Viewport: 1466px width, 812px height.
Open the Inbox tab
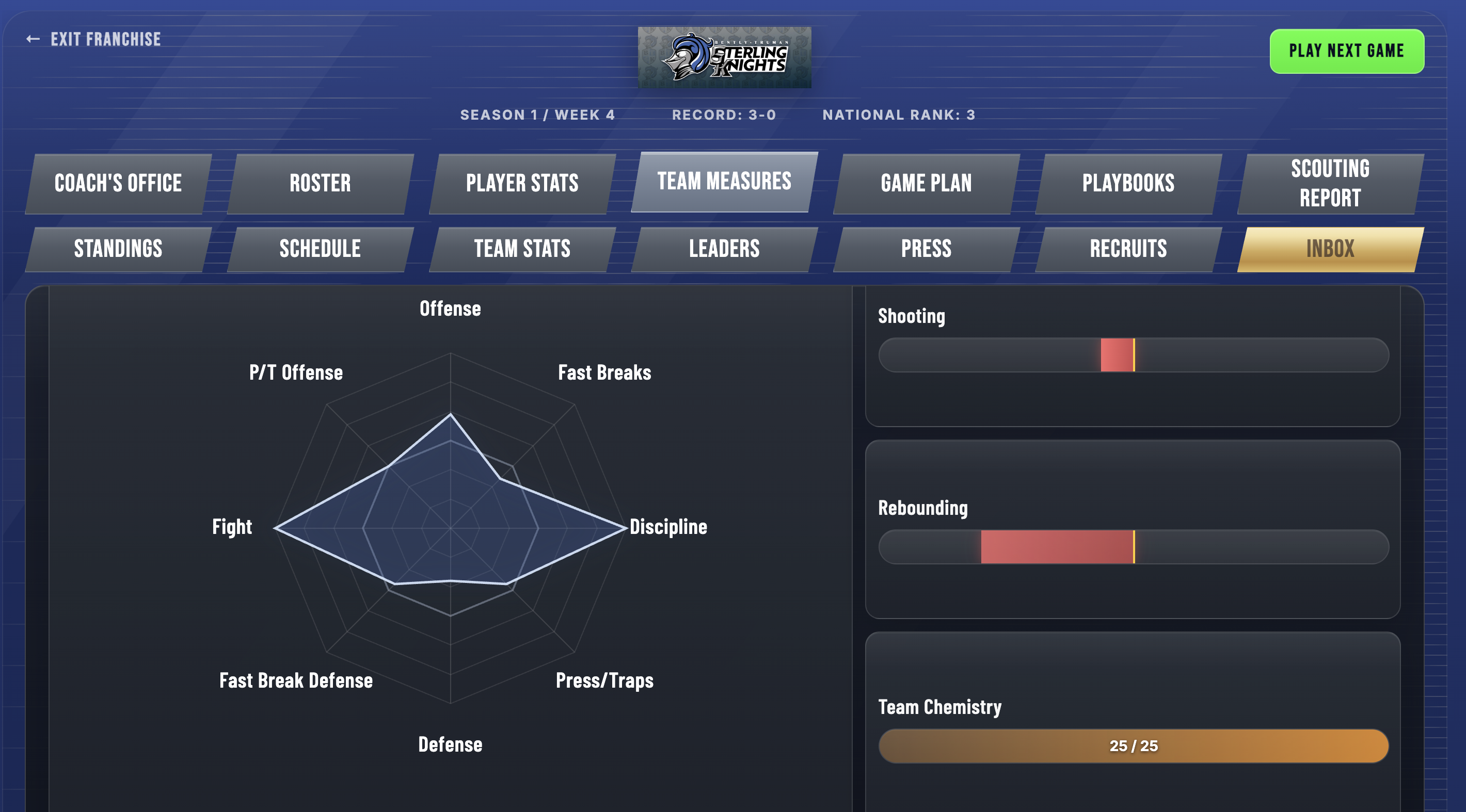click(x=1329, y=249)
